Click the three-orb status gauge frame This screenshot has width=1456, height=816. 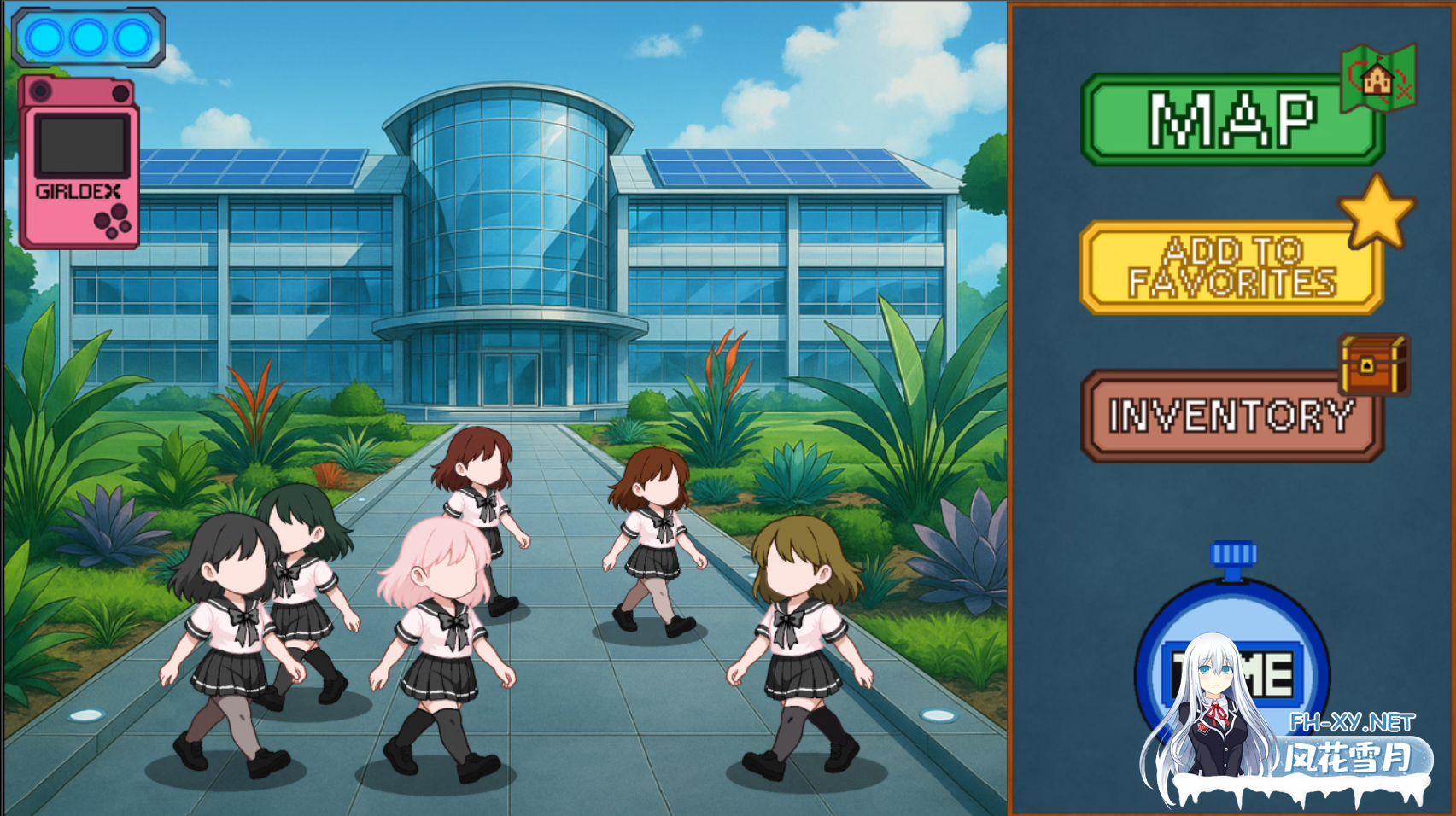[89, 36]
